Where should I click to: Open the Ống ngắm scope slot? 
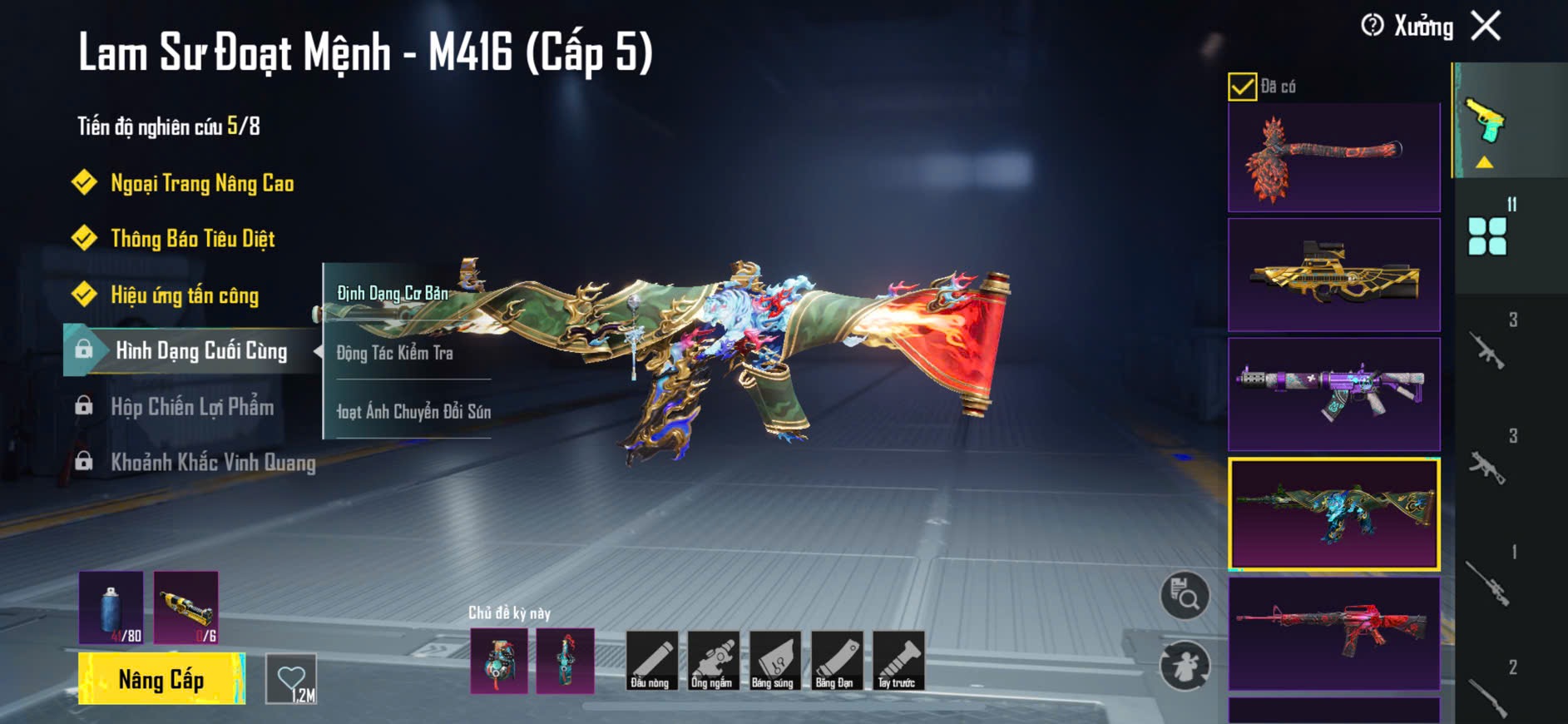pyautogui.click(x=712, y=661)
